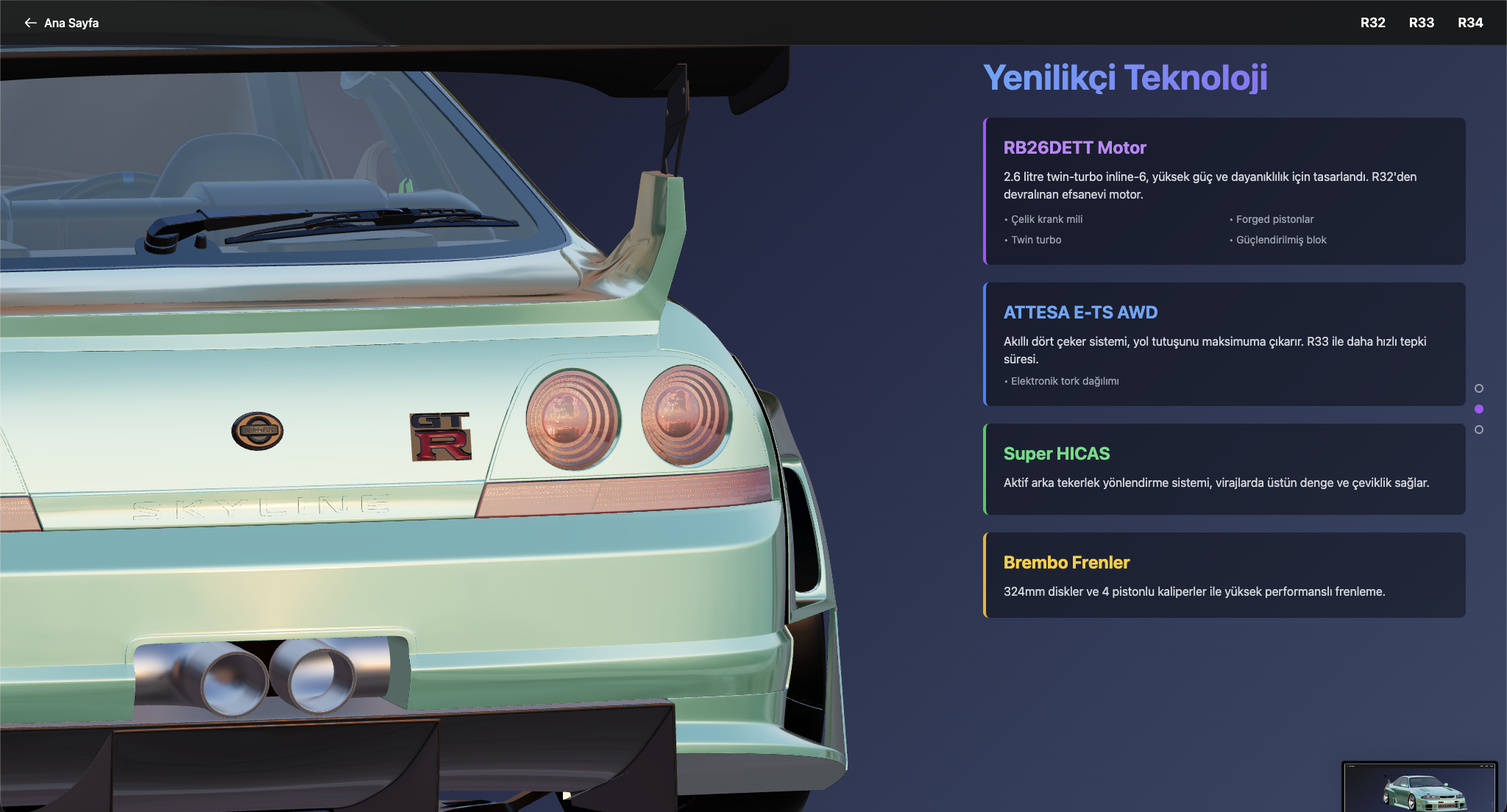1507x812 pixels.
Task: Click the Super HICAS feature card
Action: [1224, 469]
